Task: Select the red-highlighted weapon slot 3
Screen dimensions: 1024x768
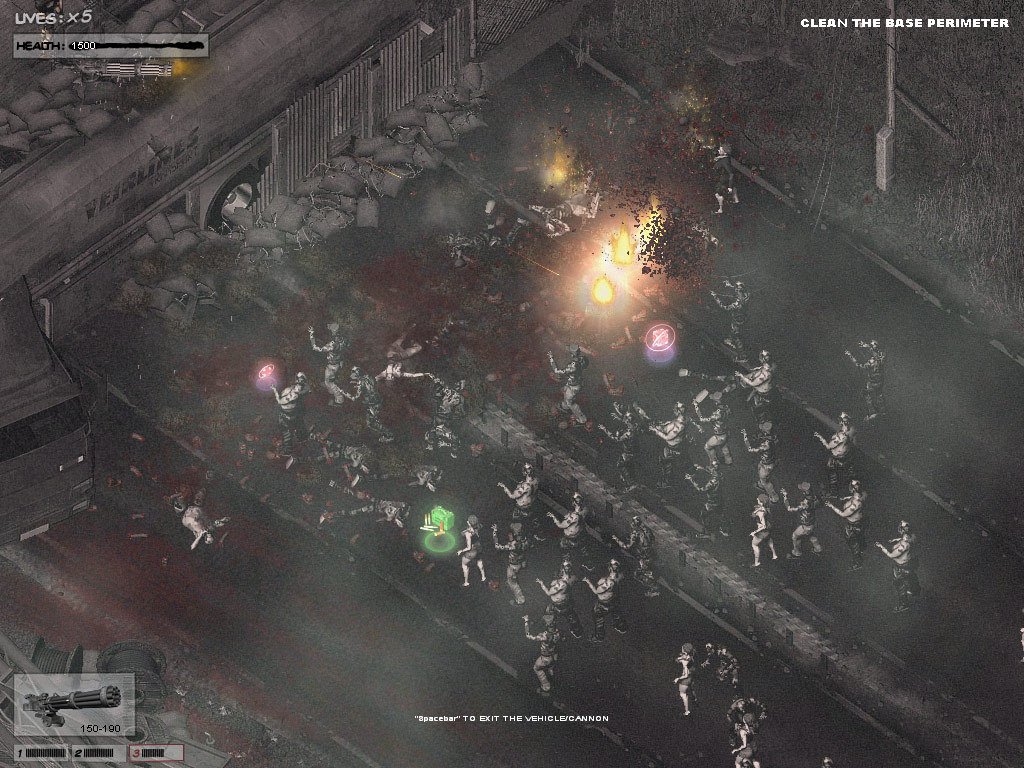Action: (157, 752)
